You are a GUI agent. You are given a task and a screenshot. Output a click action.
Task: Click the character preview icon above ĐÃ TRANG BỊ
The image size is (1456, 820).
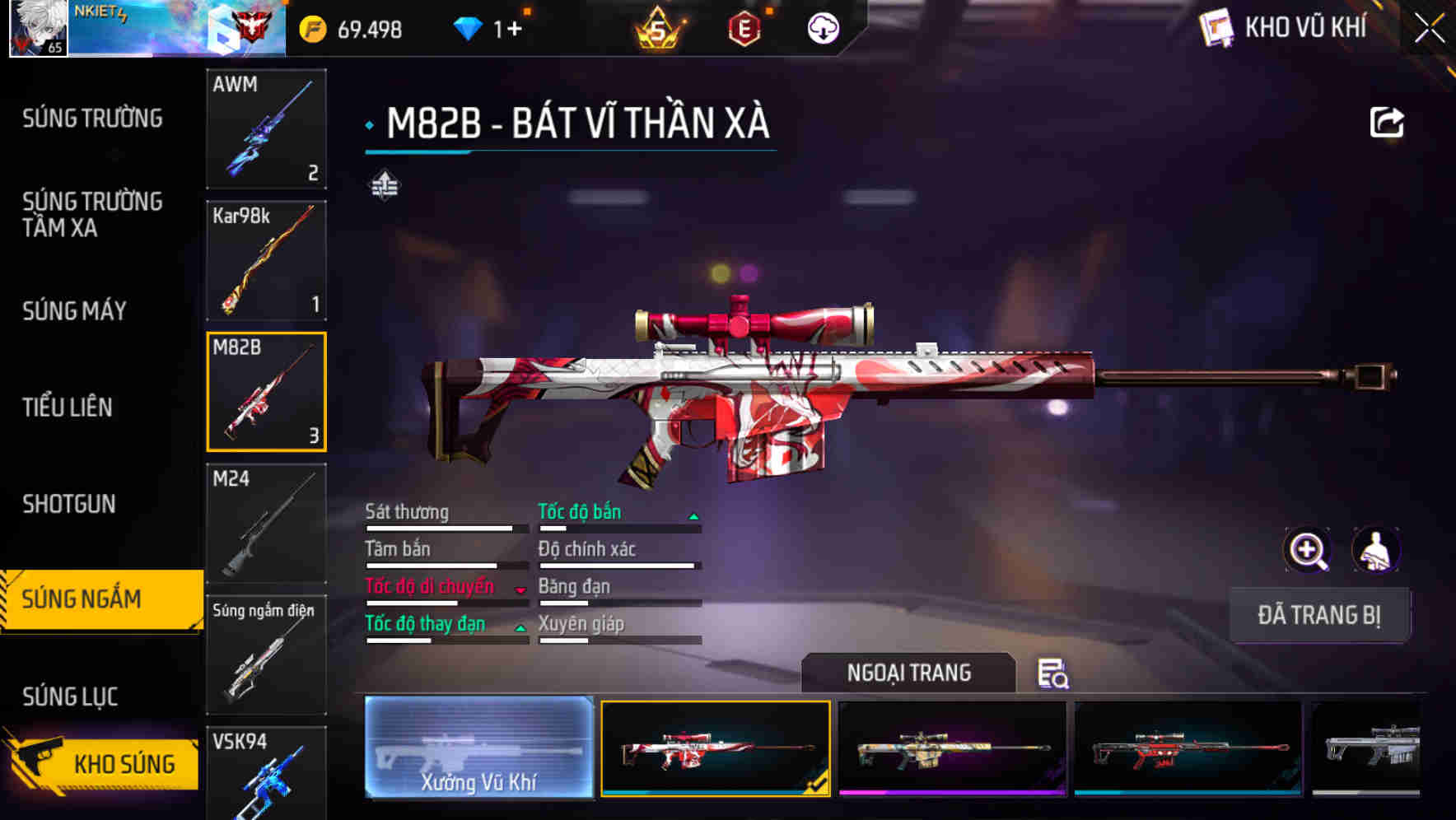pyautogui.click(x=1377, y=549)
